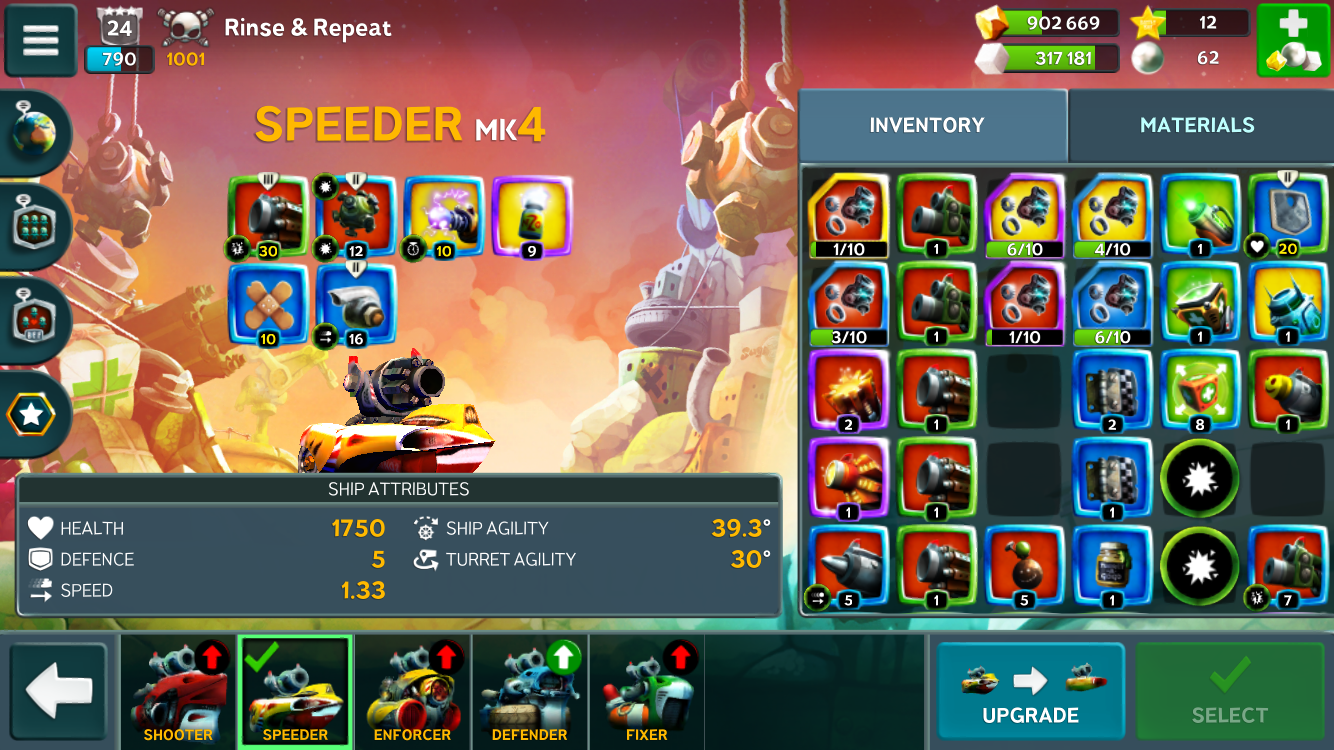Image resolution: width=1334 pixels, height=750 pixels.
Task: Select the jar item in inventory
Action: [1112, 567]
